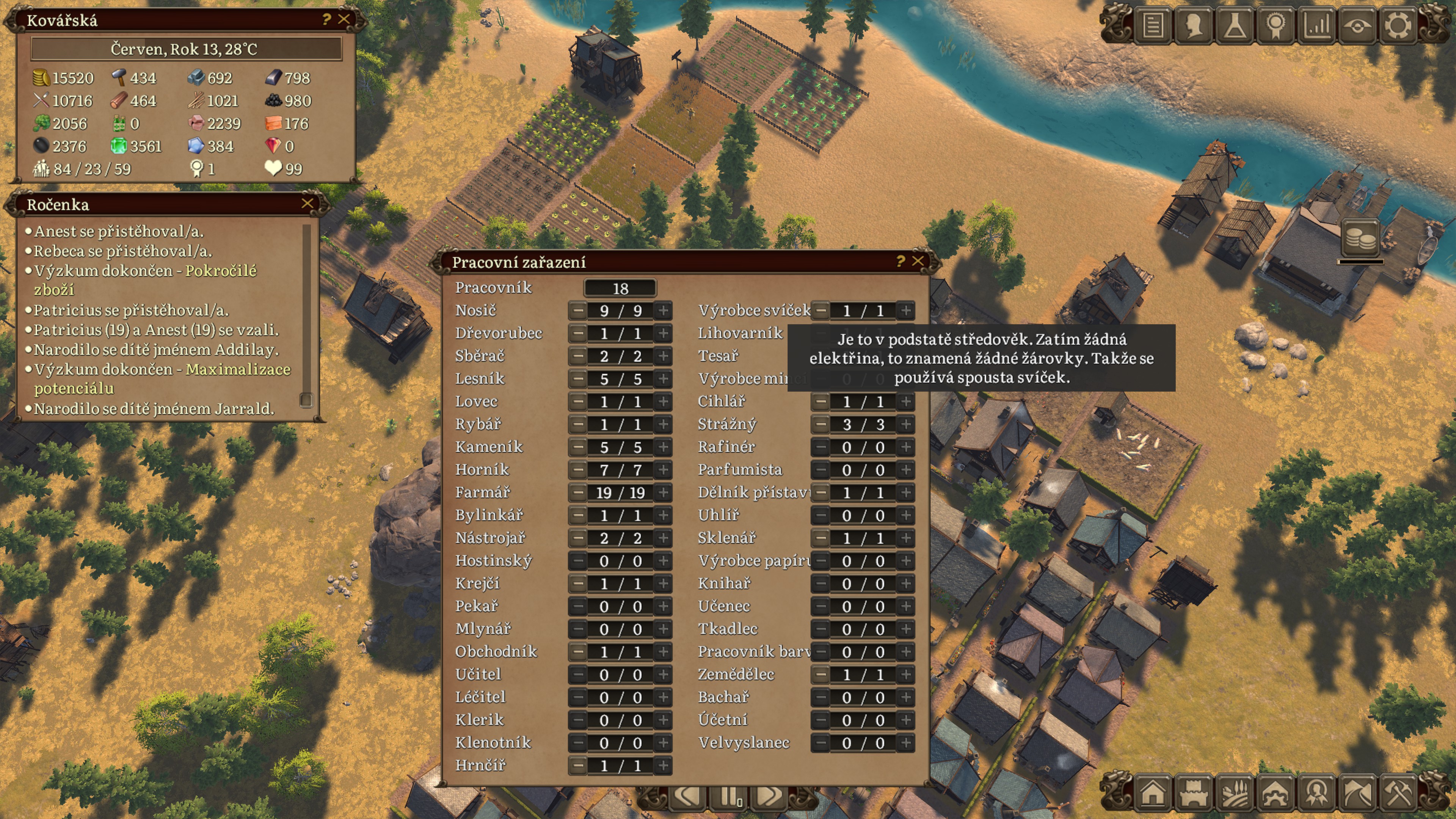The height and width of the screenshot is (819, 1456).
Task: Pause the game speed
Action: [x=729, y=797]
